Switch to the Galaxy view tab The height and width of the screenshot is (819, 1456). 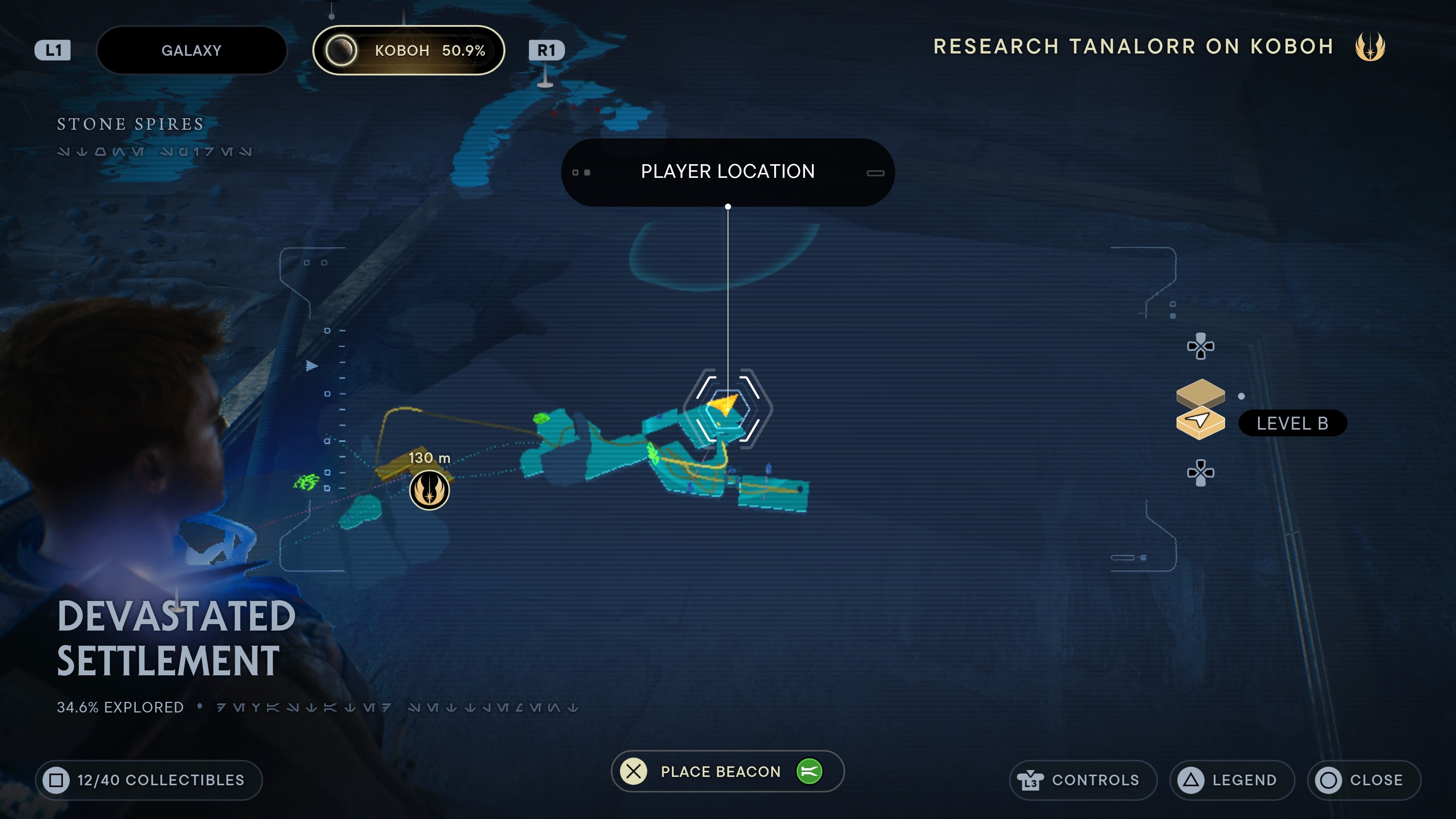tap(191, 50)
